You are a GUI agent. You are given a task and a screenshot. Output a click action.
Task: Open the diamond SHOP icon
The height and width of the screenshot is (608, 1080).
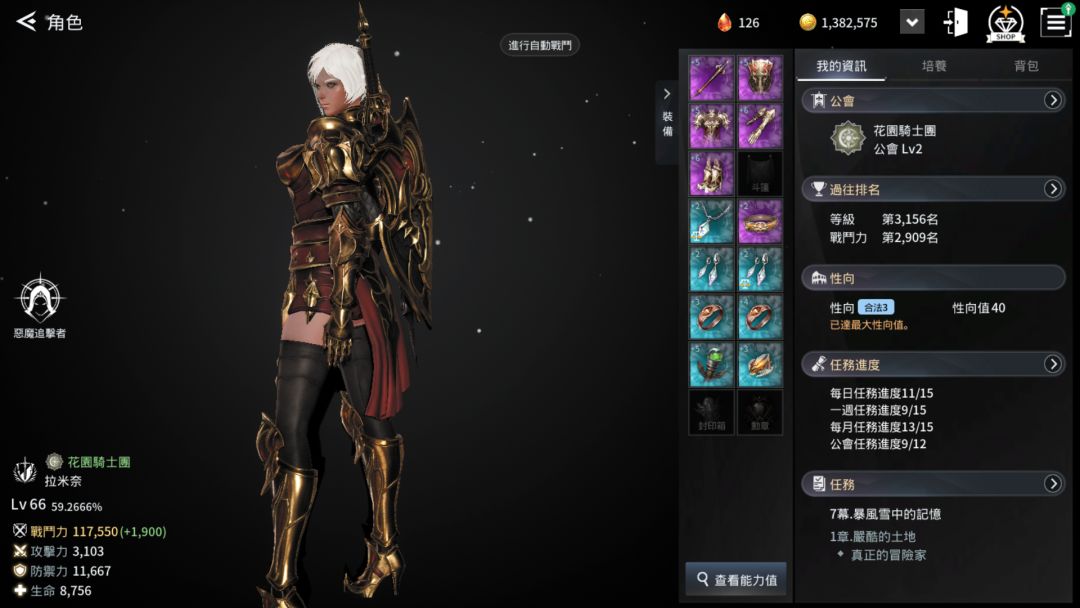(x=1005, y=22)
